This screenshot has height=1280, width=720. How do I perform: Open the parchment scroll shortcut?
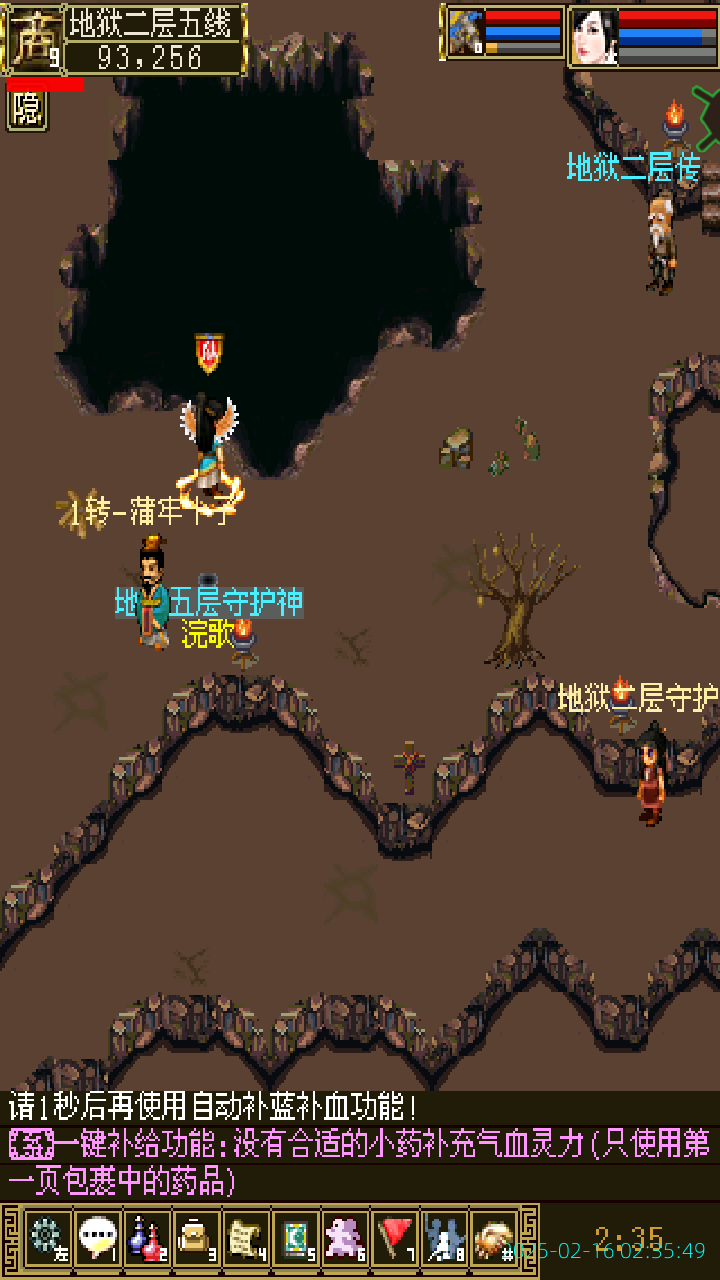246,1237
